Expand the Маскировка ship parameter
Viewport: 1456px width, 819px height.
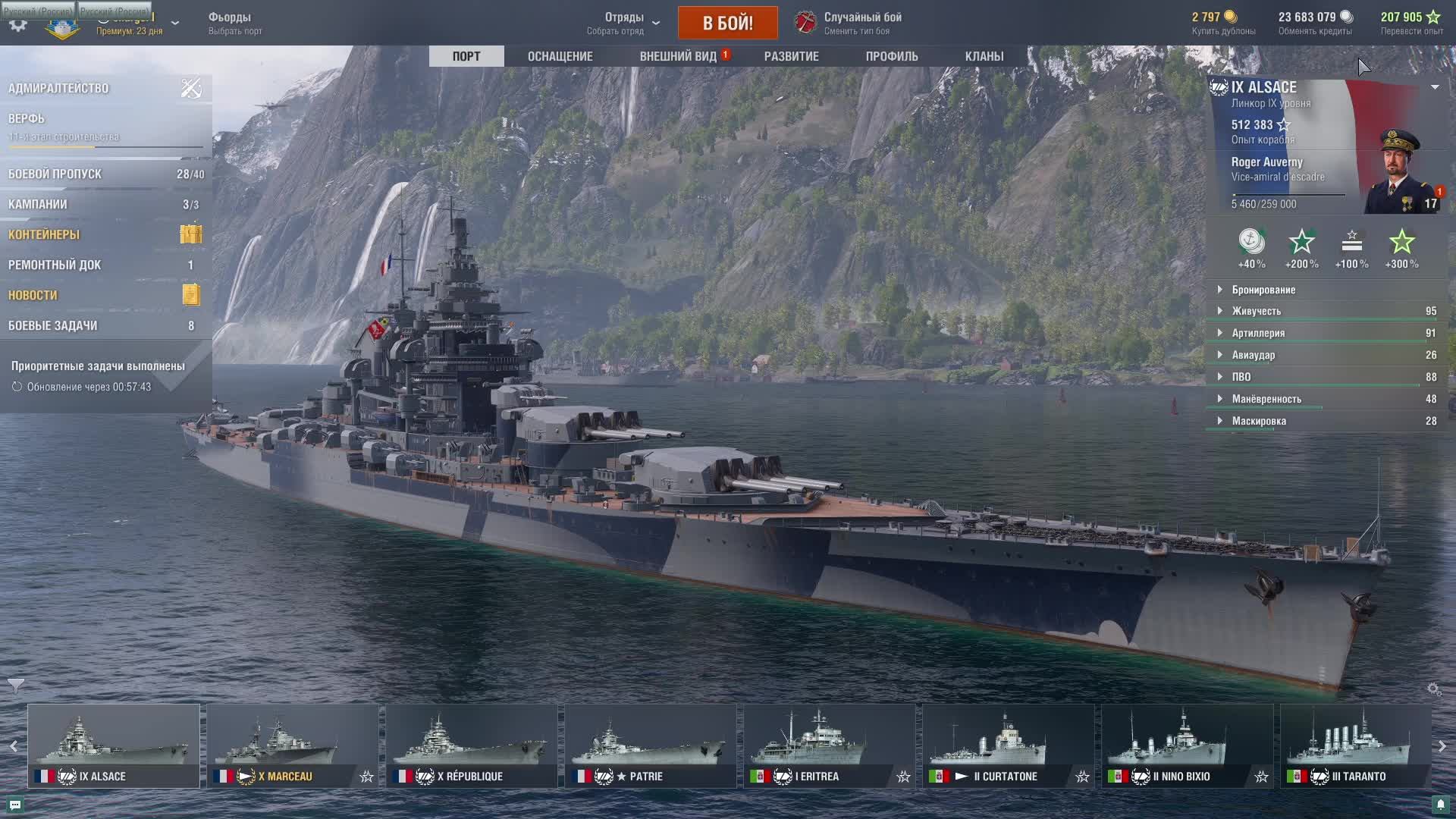1258,421
